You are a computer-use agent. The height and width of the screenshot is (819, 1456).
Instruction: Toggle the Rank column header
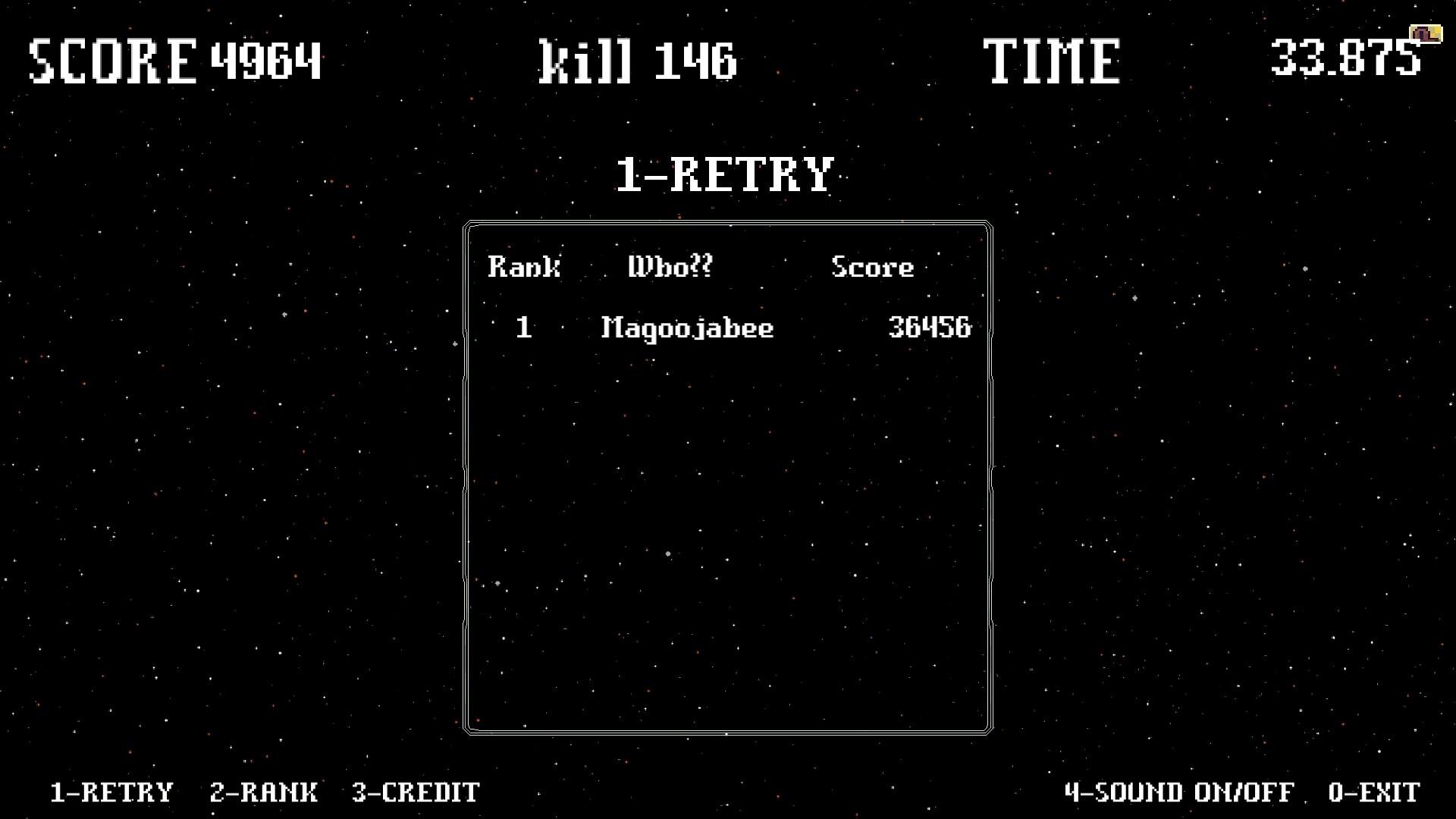[x=525, y=267]
